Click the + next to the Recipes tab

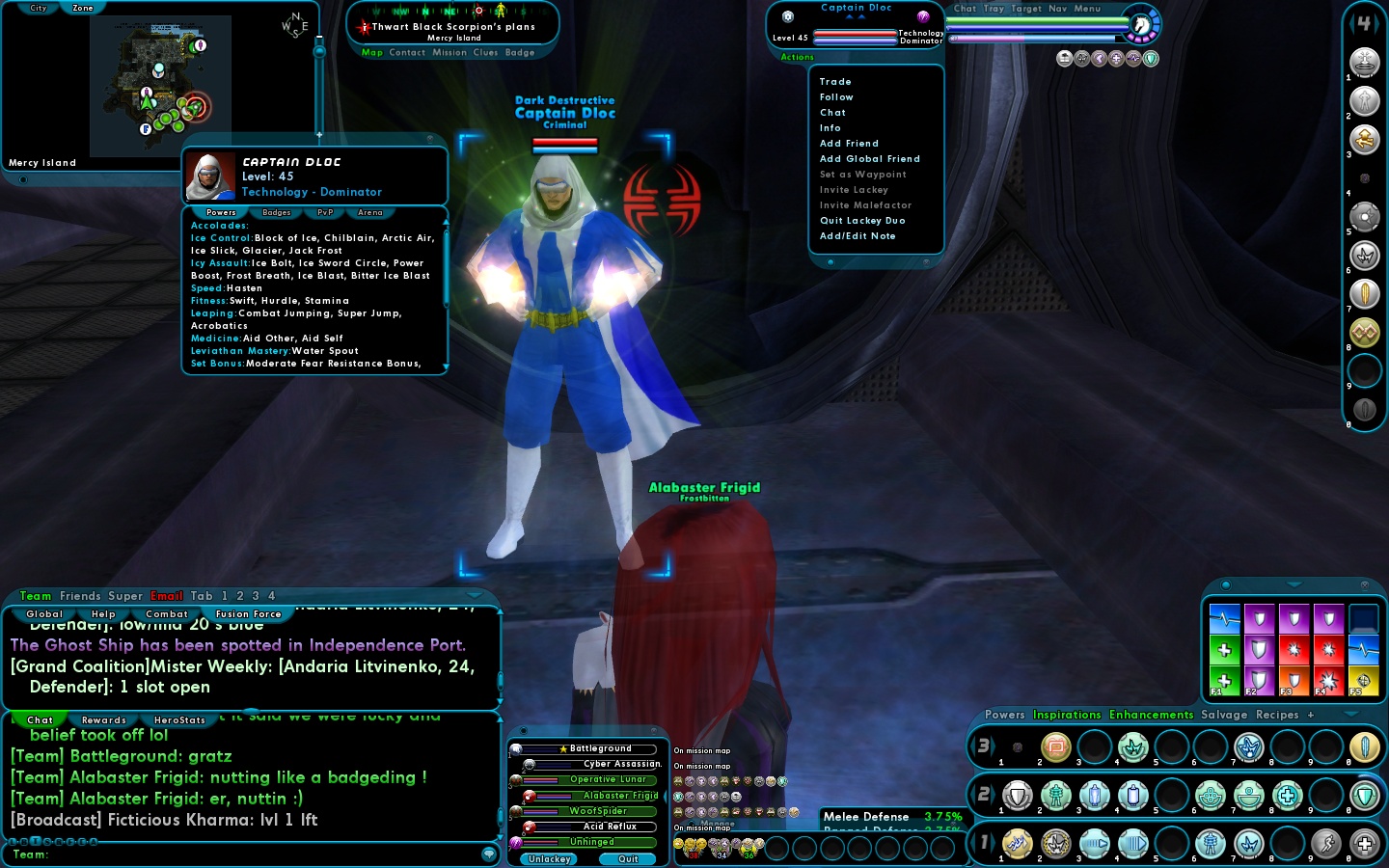(1309, 715)
